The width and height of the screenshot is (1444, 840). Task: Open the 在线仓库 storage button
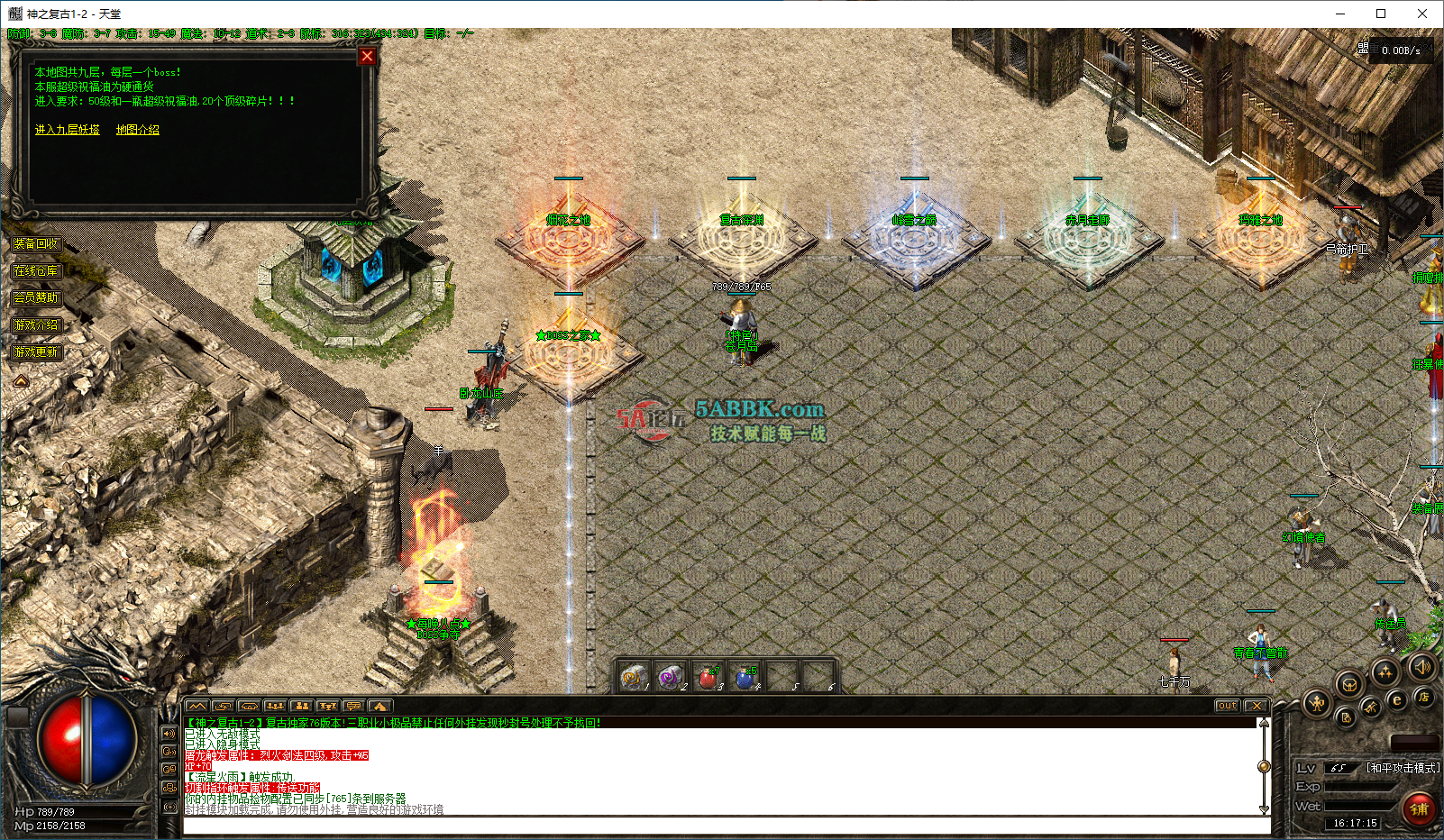point(36,270)
